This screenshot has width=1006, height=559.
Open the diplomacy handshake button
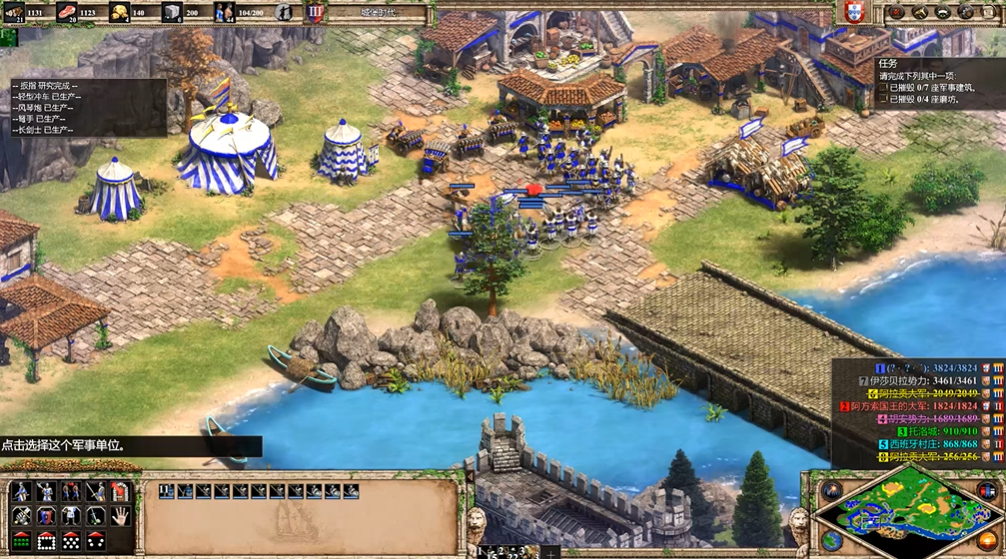click(919, 13)
